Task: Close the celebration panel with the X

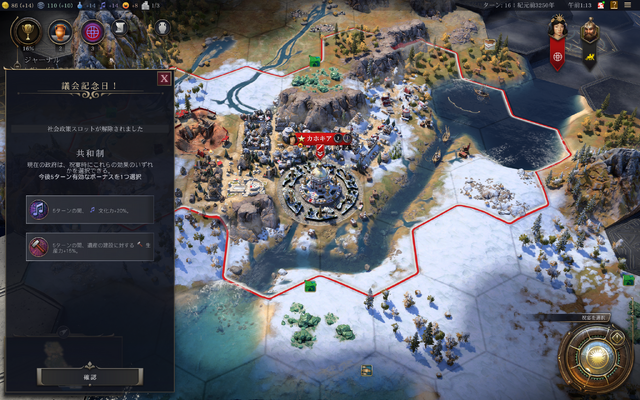Action: click(164, 78)
